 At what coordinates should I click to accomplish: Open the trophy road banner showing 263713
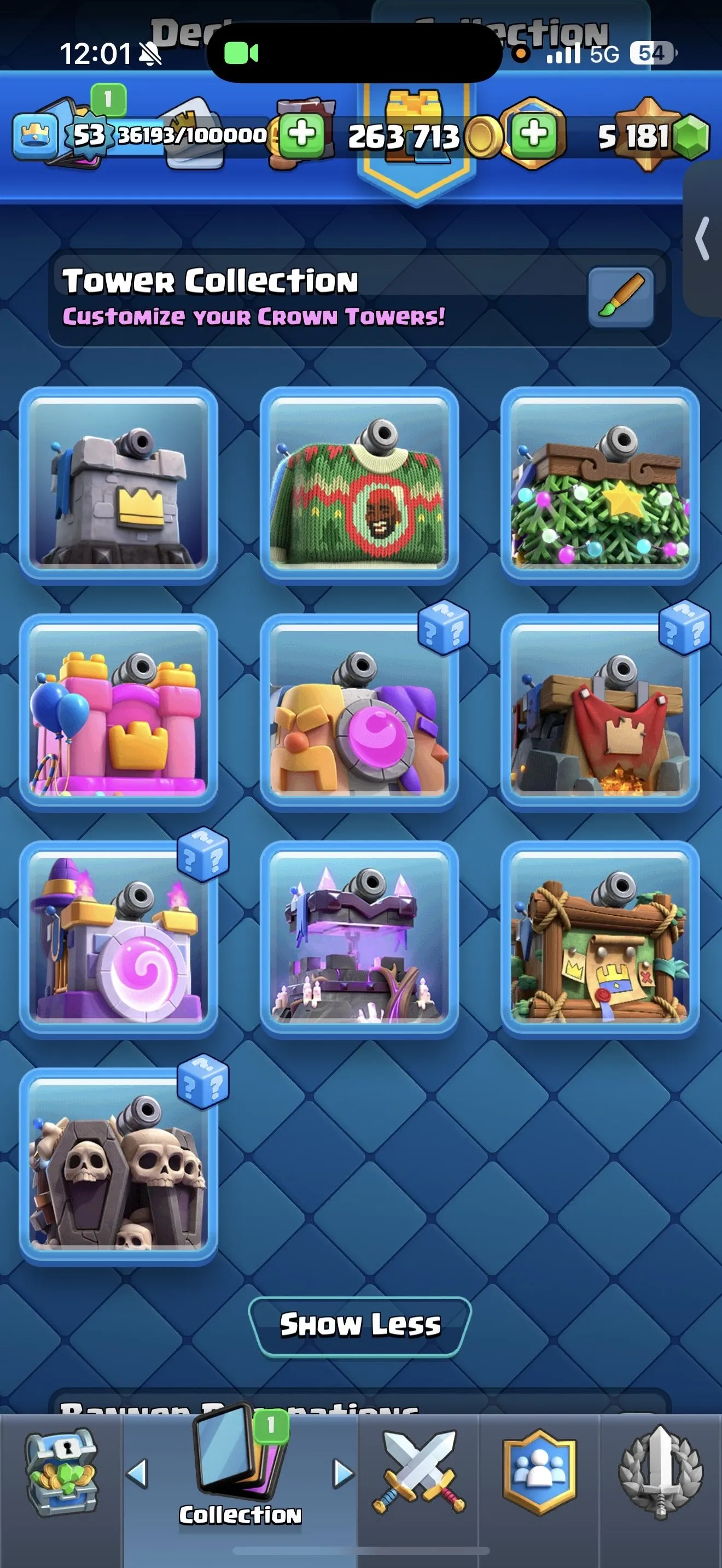tap(406, 137)
